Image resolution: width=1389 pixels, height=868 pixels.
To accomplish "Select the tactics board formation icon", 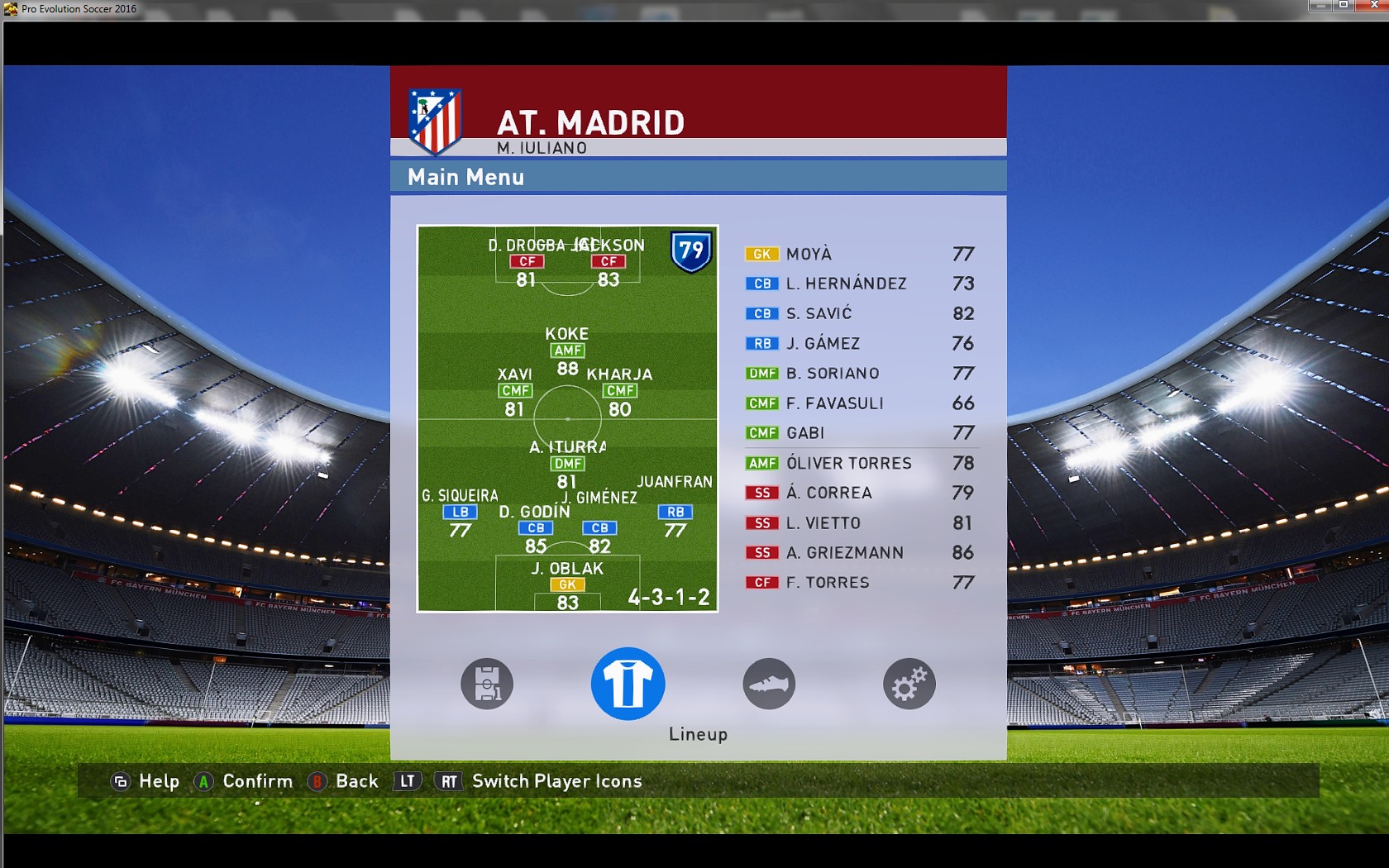I will 487,684.
